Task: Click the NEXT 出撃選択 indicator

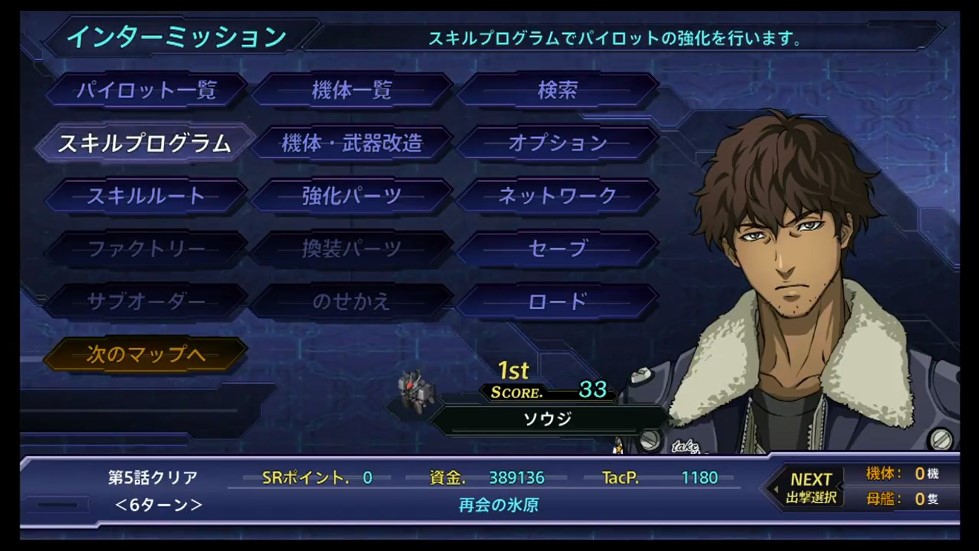Action: (810, 488)
